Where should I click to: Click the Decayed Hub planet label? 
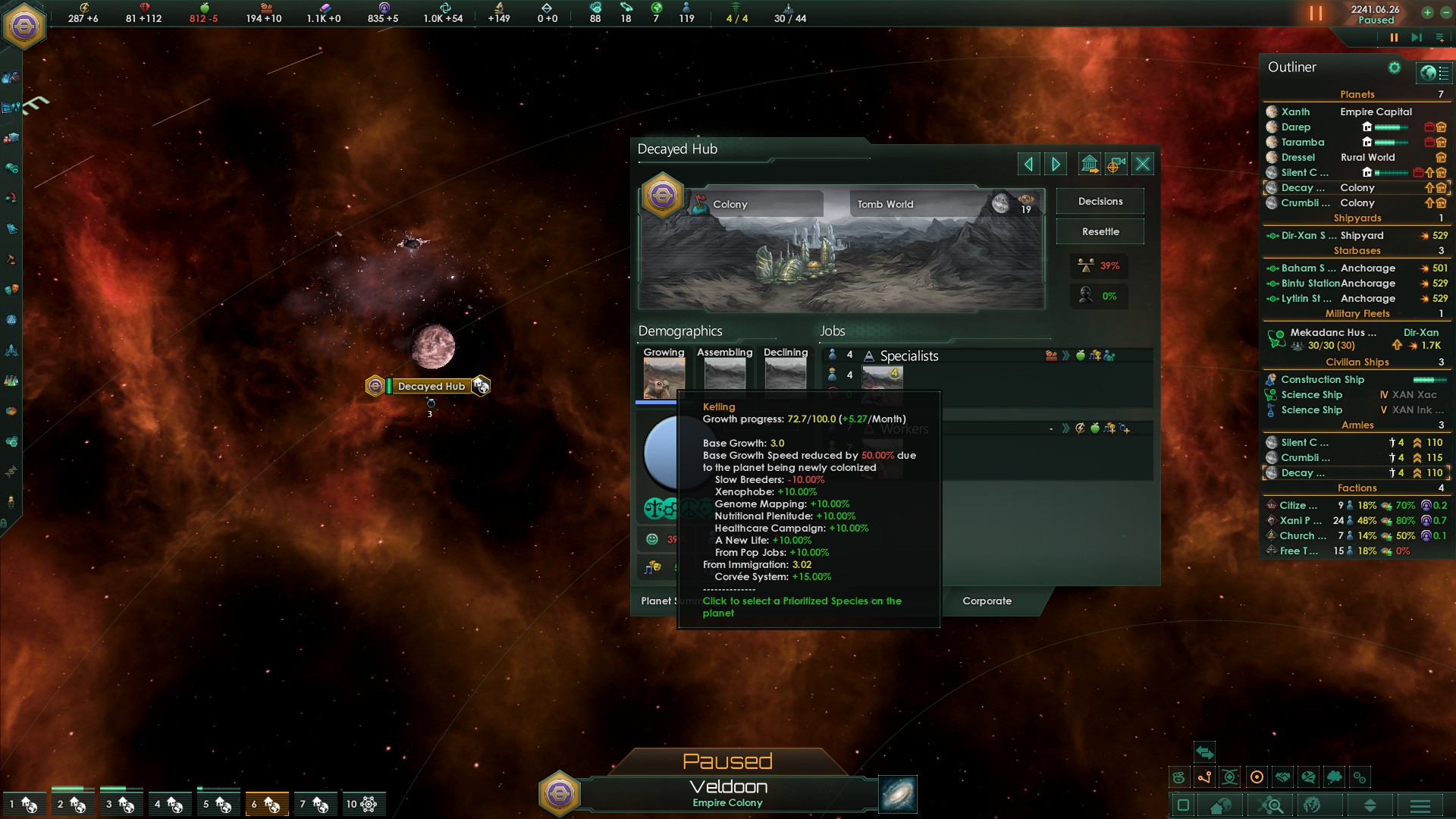pyautogui.click(x=431, y=386)
